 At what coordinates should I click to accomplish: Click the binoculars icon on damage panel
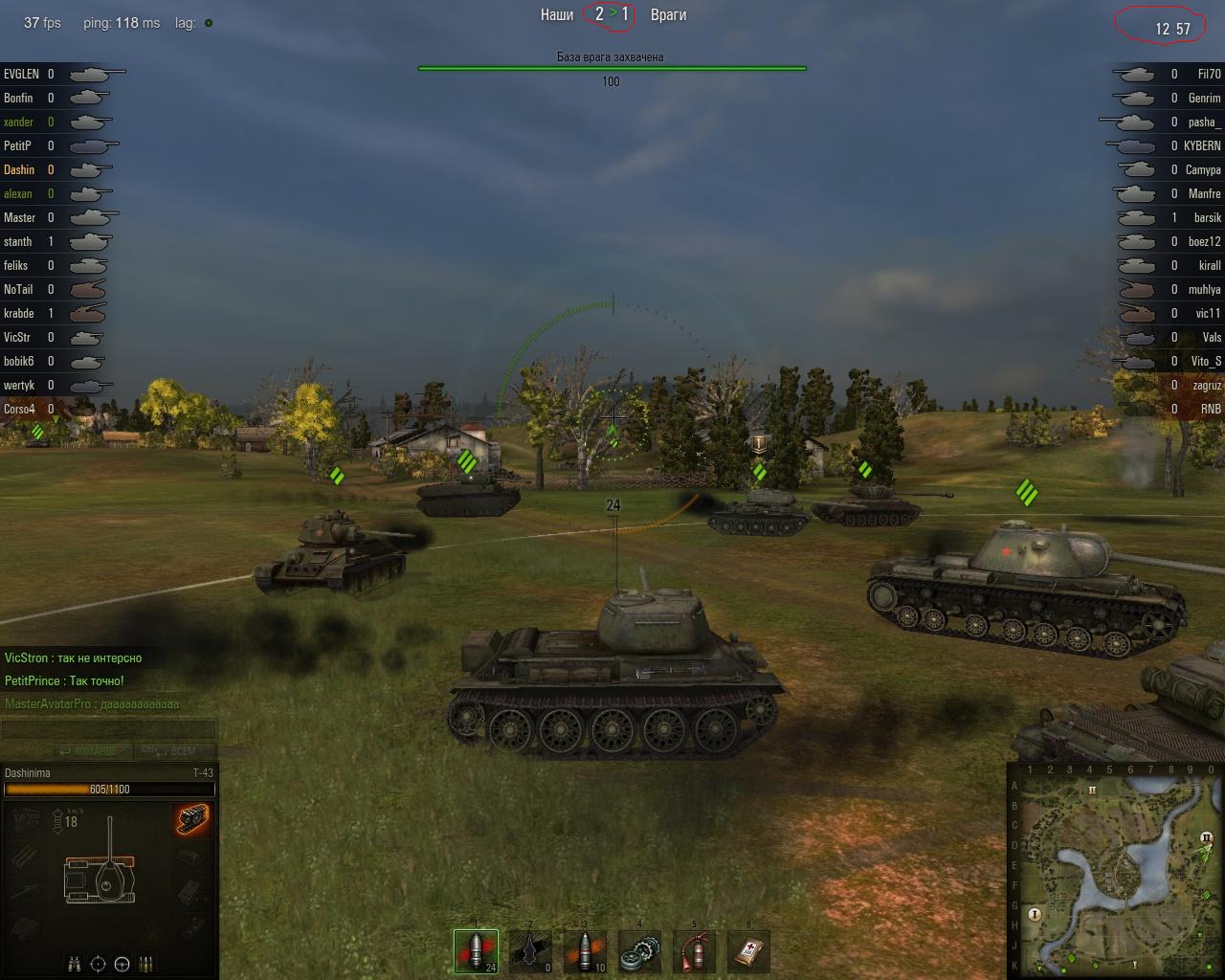click(x=74, y=964)
